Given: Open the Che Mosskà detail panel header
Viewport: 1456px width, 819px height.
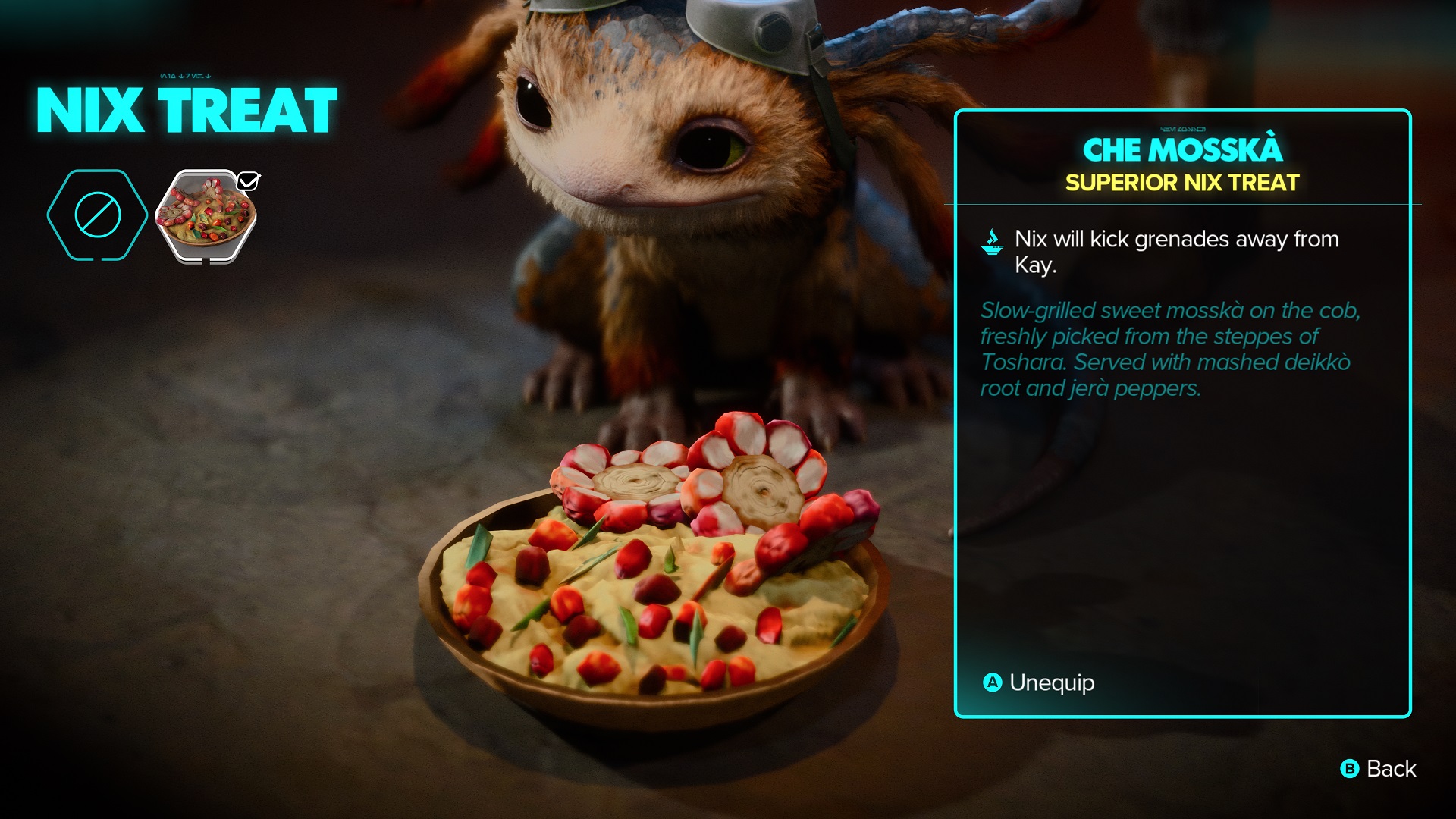Looking at the screenshot, I should [x=1184, y=152].
